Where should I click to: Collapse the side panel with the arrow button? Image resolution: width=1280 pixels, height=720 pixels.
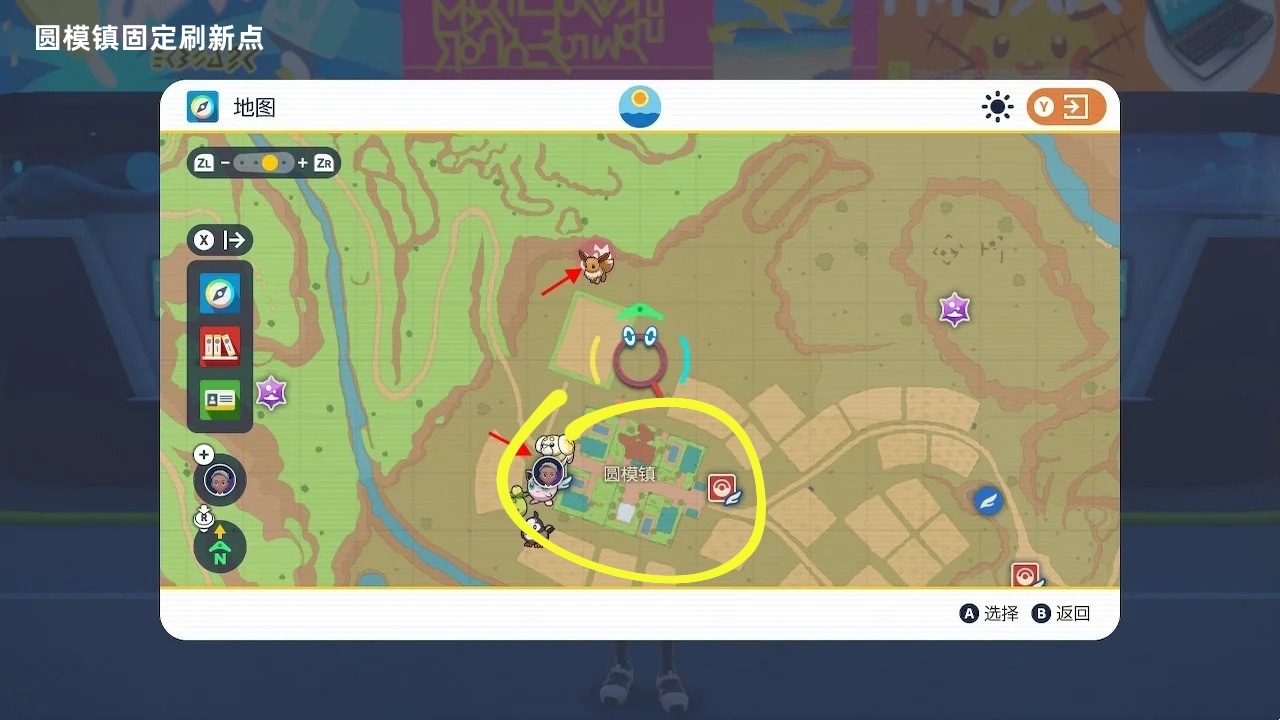click(x=221, y=240)
